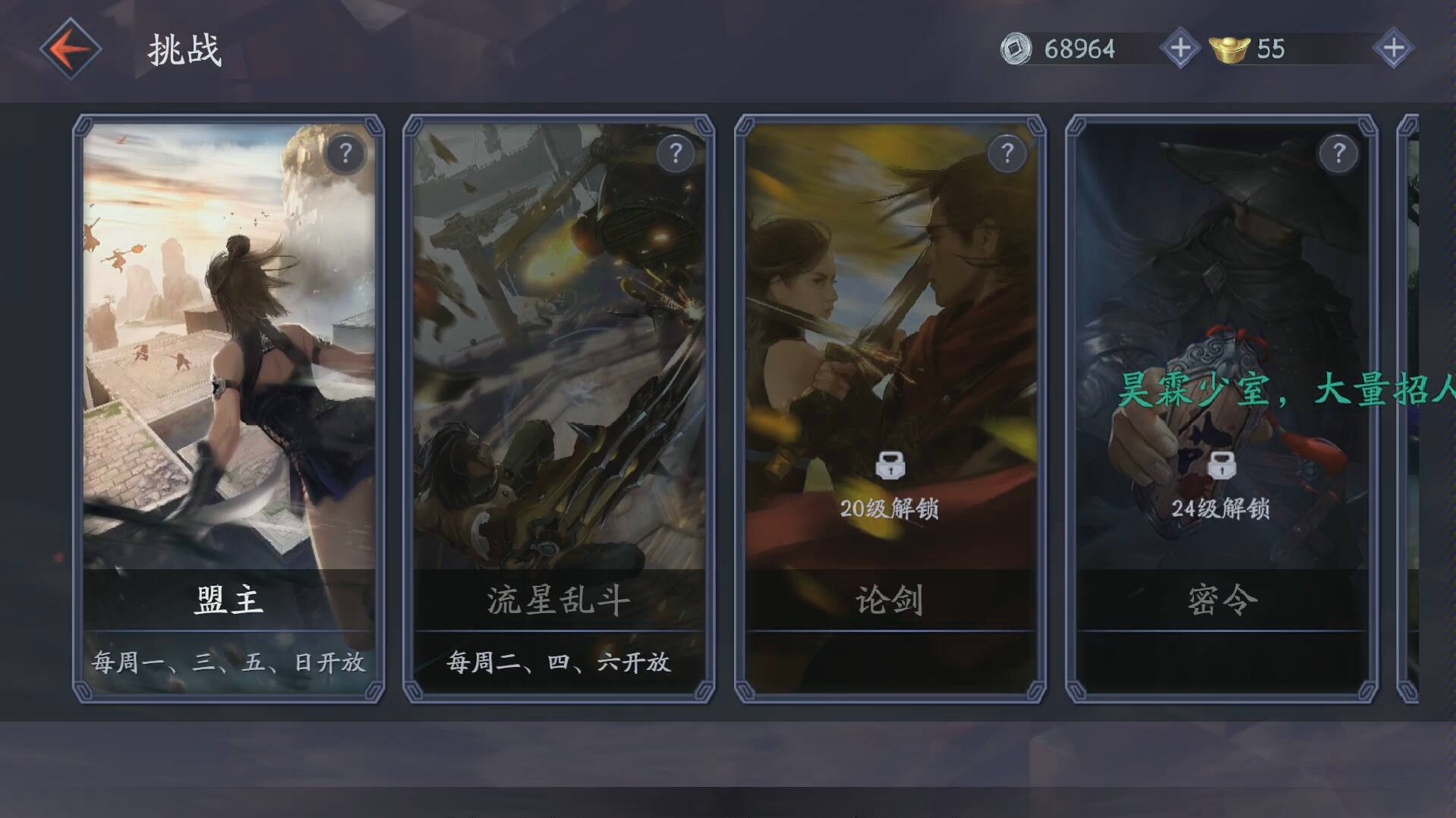
Task: Open help for the 论剑 challenge
Action: pos(1007,153)
